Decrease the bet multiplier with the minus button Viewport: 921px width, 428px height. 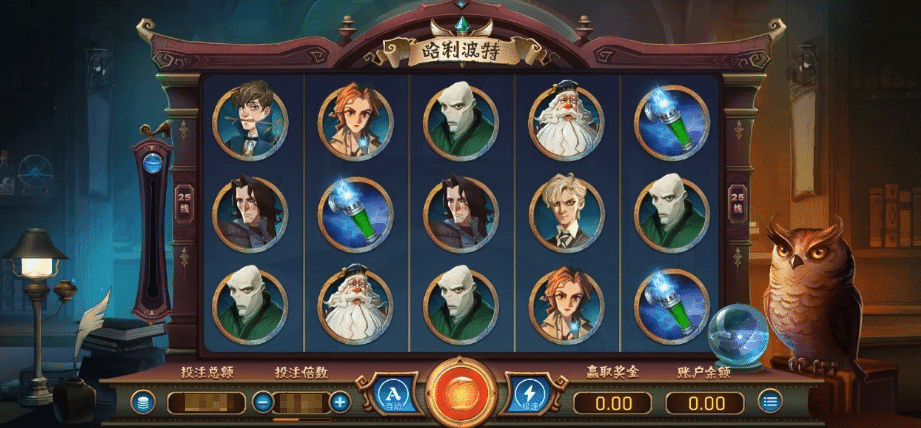(263, 403)
